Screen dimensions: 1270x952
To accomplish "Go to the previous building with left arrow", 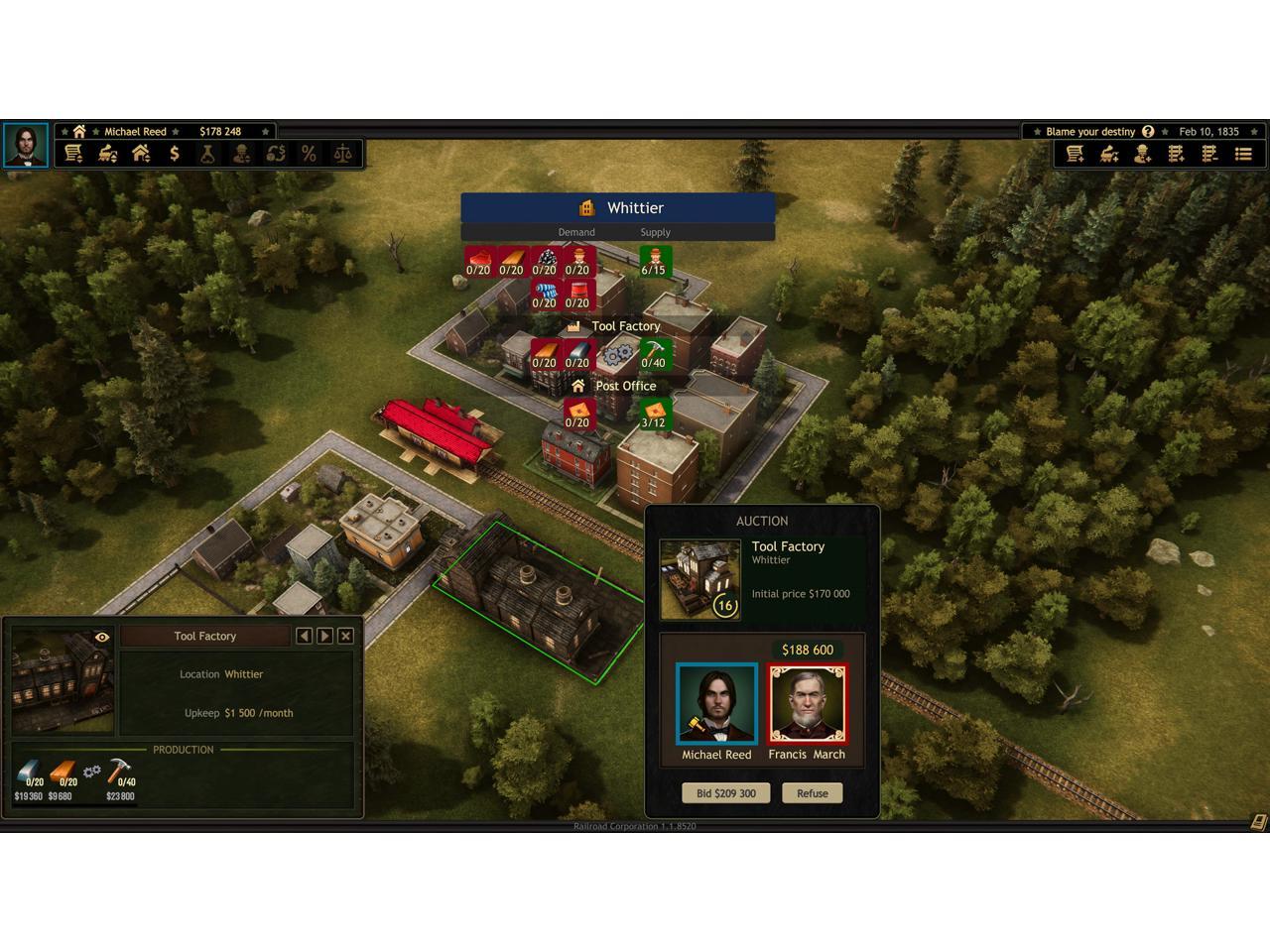I will pos(304,636).
